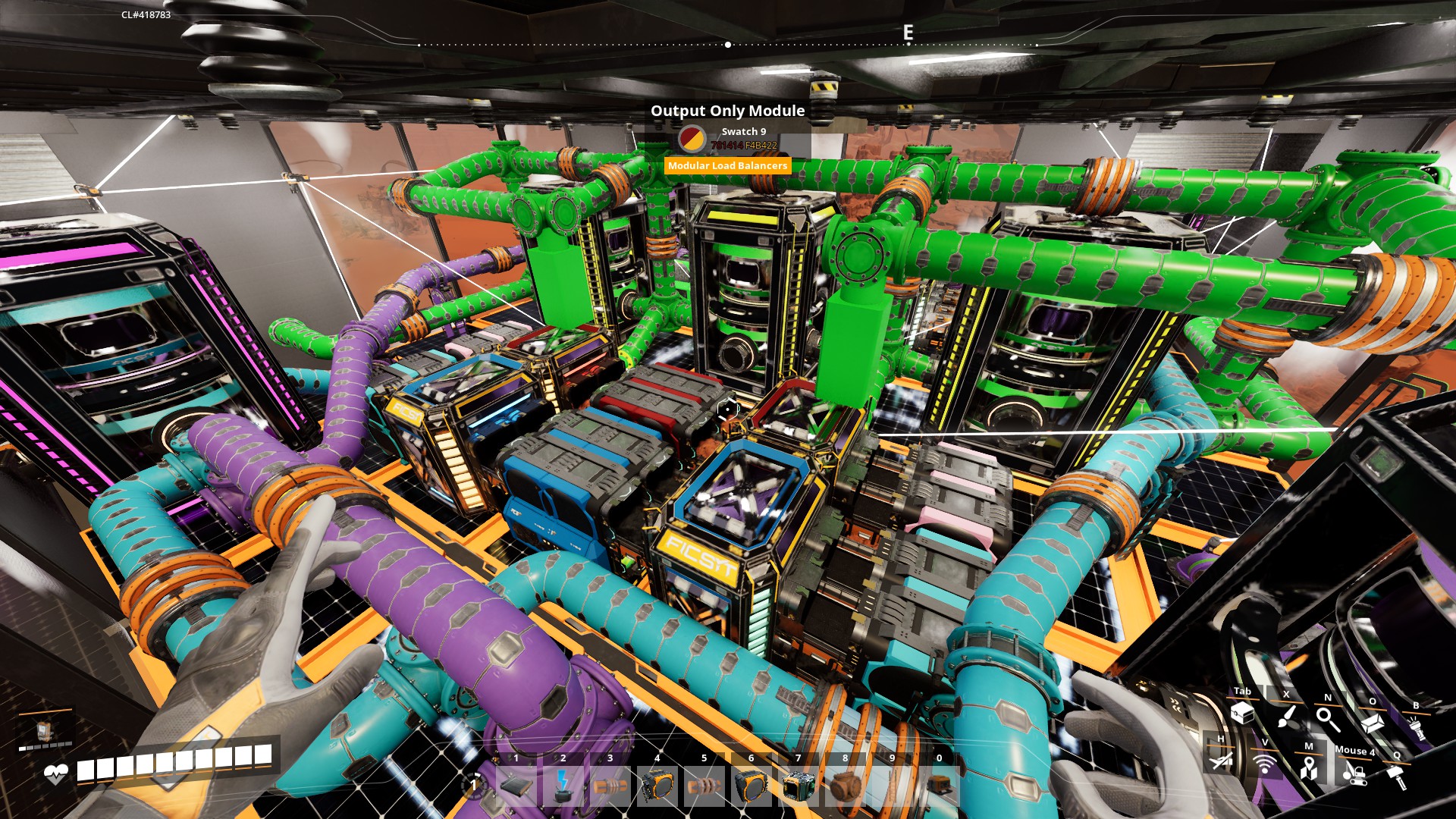Toggle the flashlight icon

pyautogui.click(x=1415, y=727)
